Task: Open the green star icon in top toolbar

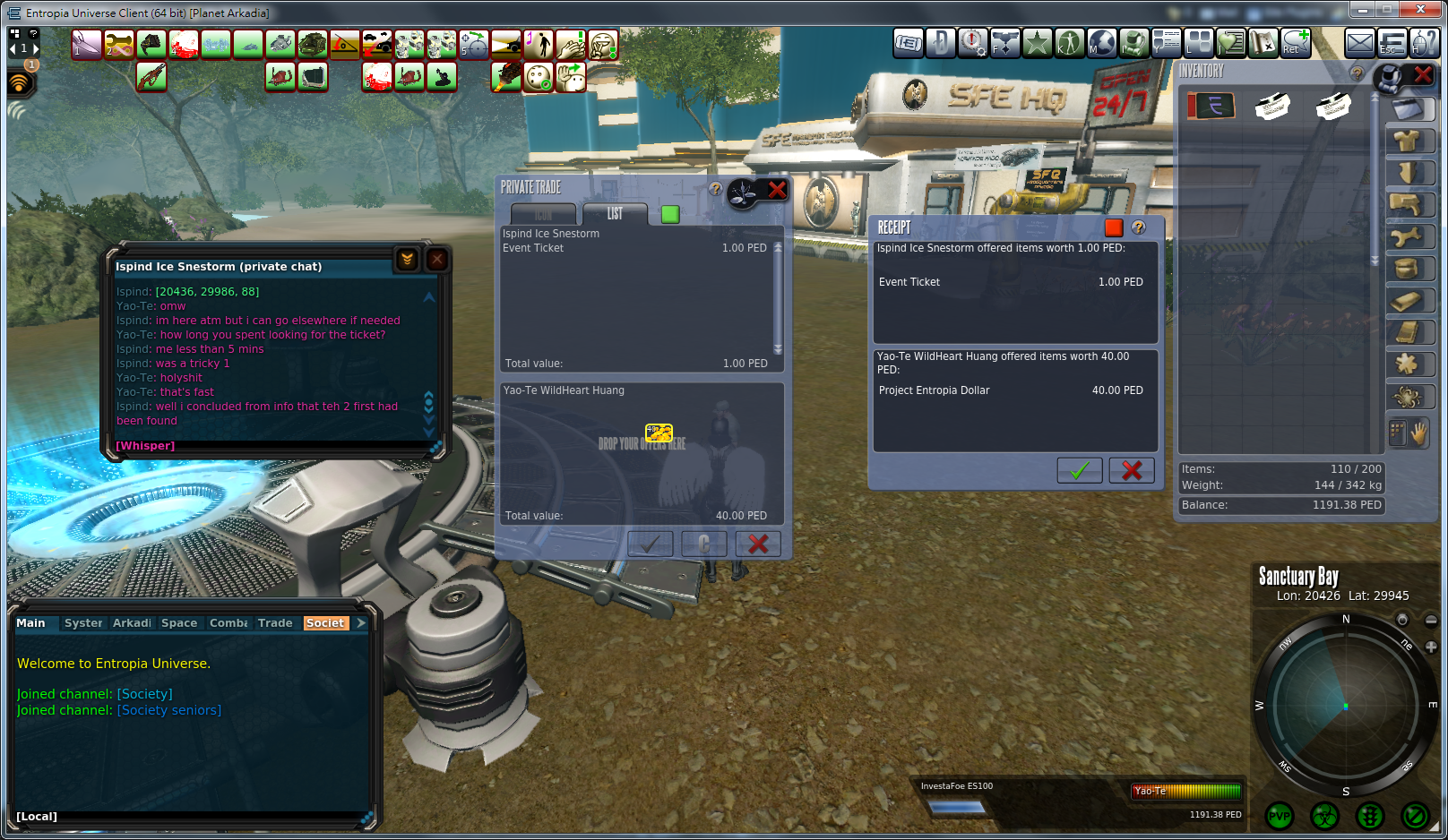Action: click(x=1038, y=43)
